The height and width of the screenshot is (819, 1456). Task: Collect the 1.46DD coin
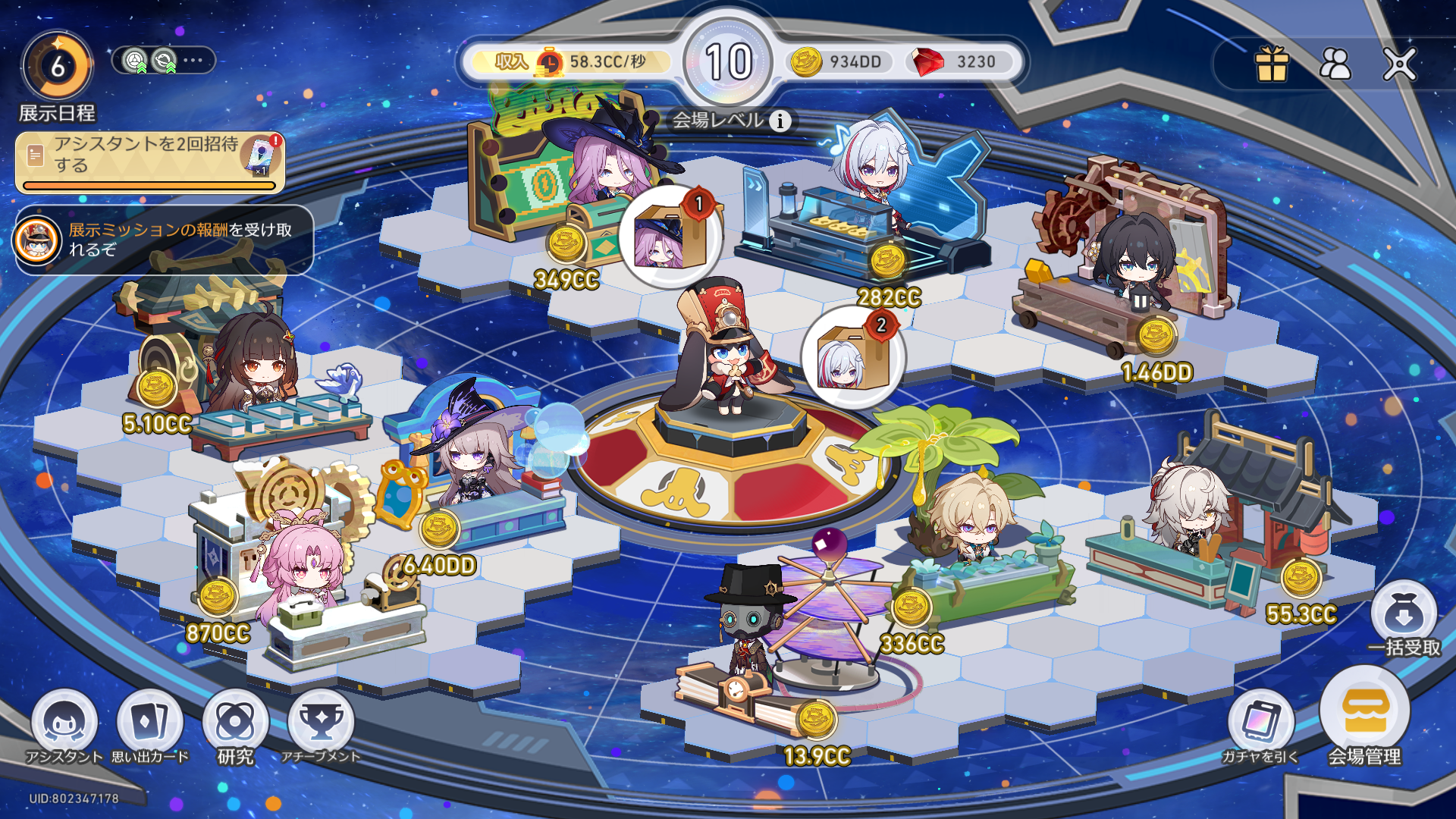coord(1156,336)
